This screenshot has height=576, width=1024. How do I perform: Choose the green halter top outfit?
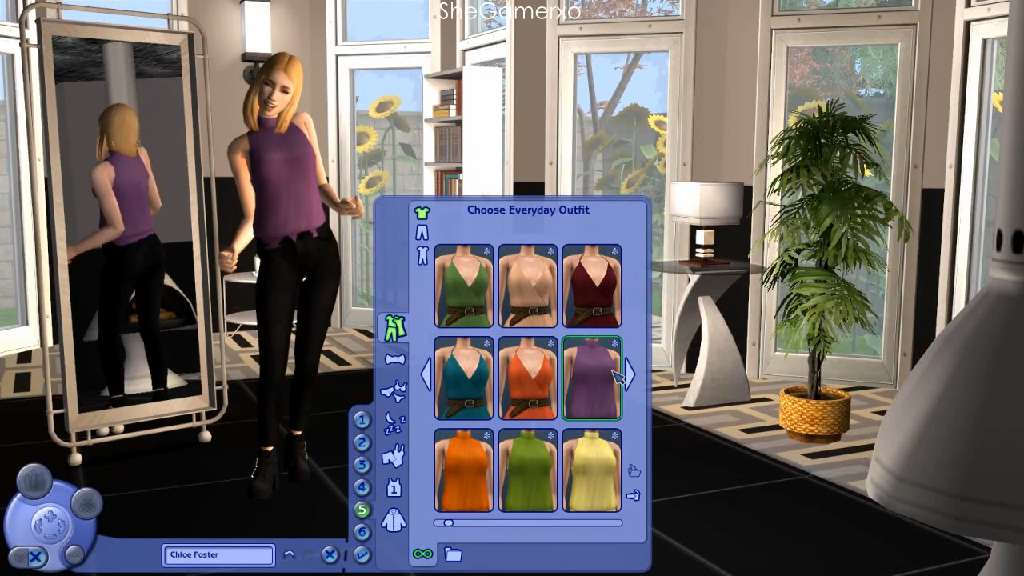pyautogui.click(x=528, y=470)
